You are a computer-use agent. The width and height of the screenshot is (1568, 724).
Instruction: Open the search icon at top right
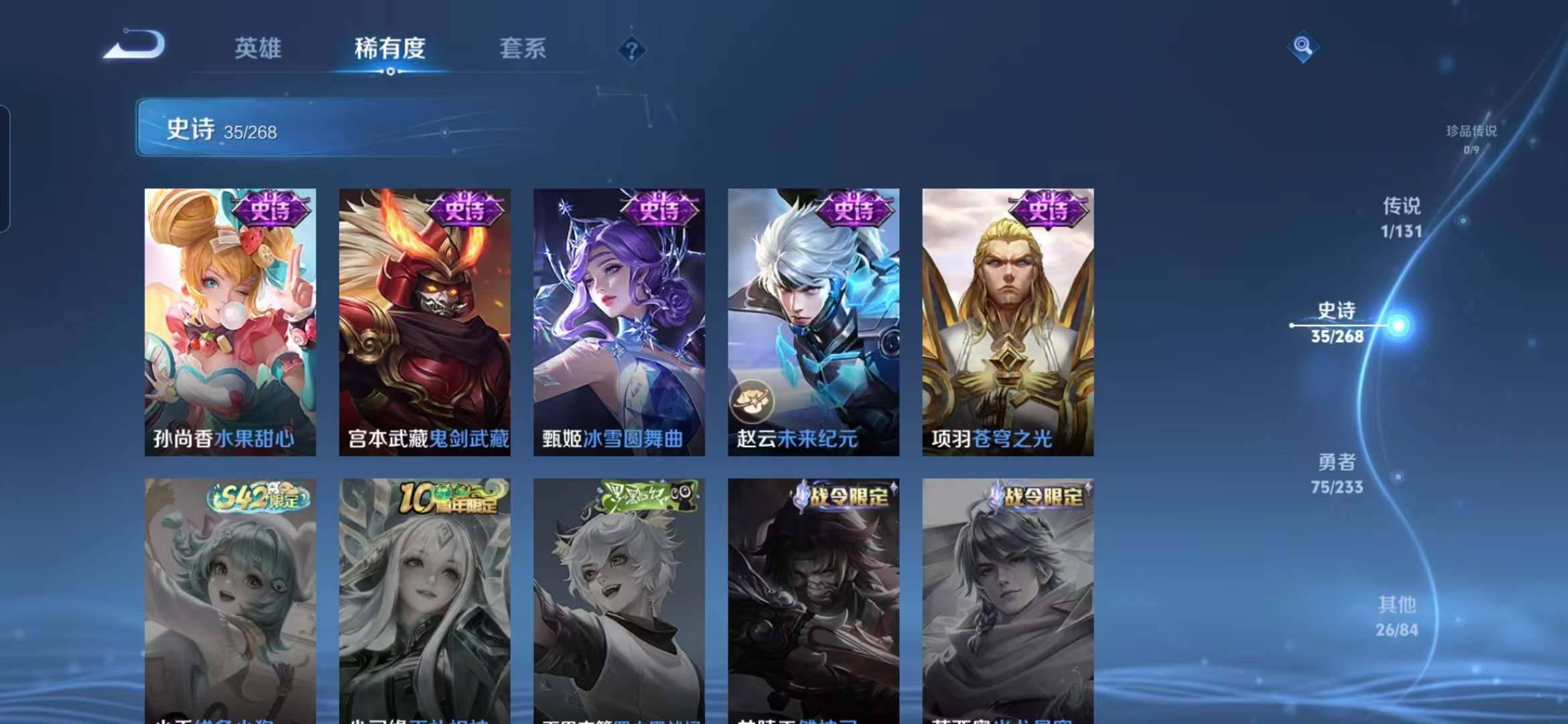coord(1303,47)
